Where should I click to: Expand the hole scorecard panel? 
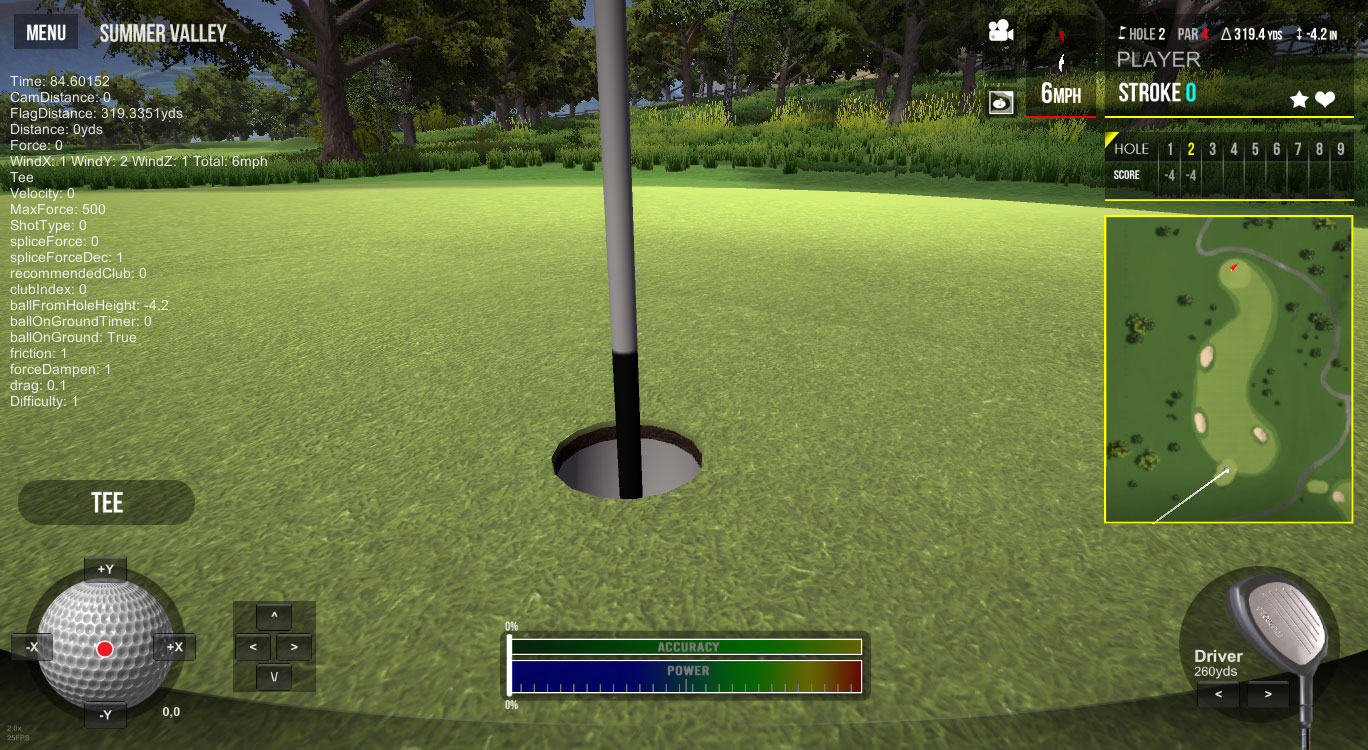tap(1228, 163)
